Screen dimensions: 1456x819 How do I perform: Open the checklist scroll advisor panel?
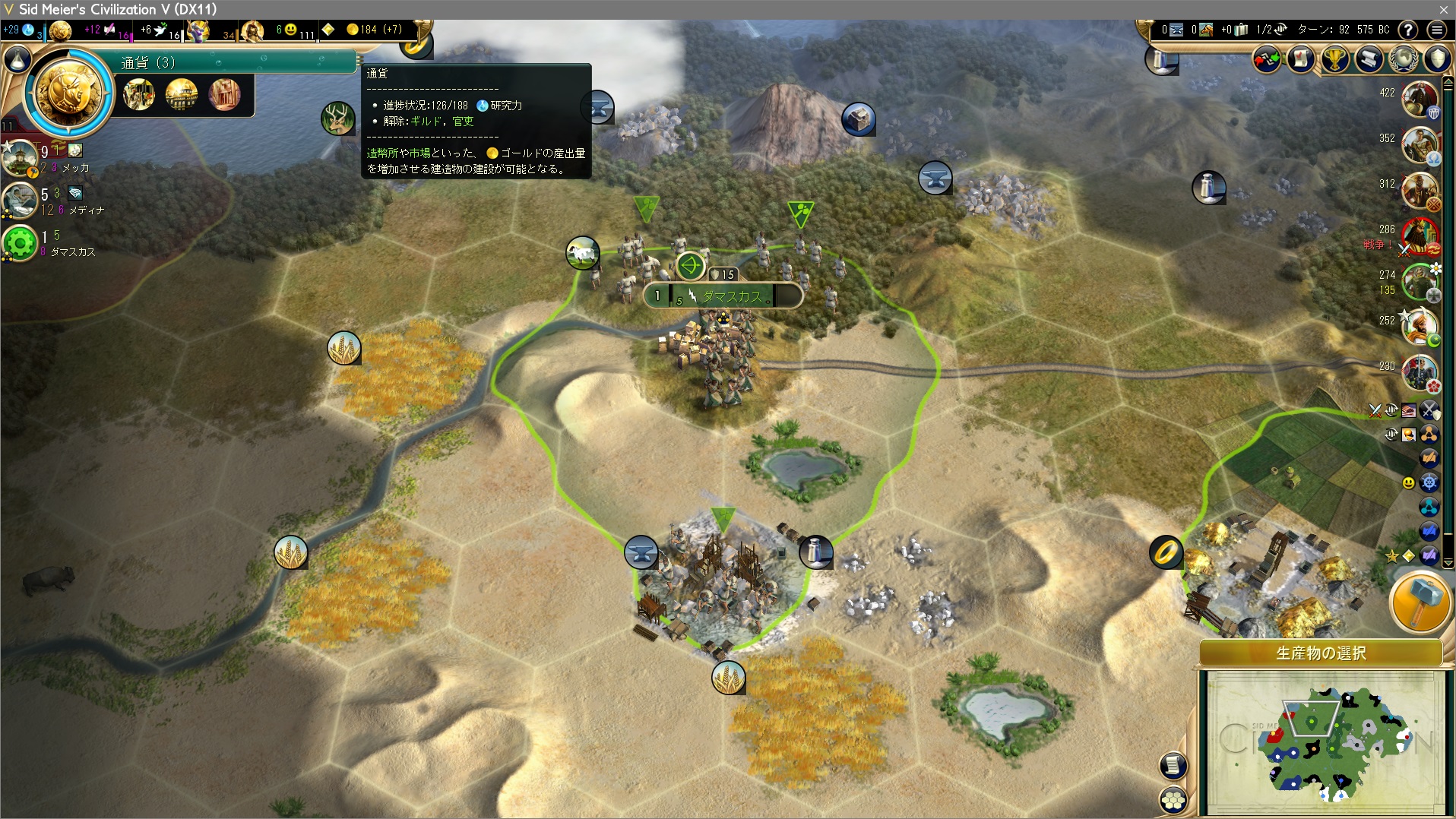pyautogui.click(x=1300, y=58)
